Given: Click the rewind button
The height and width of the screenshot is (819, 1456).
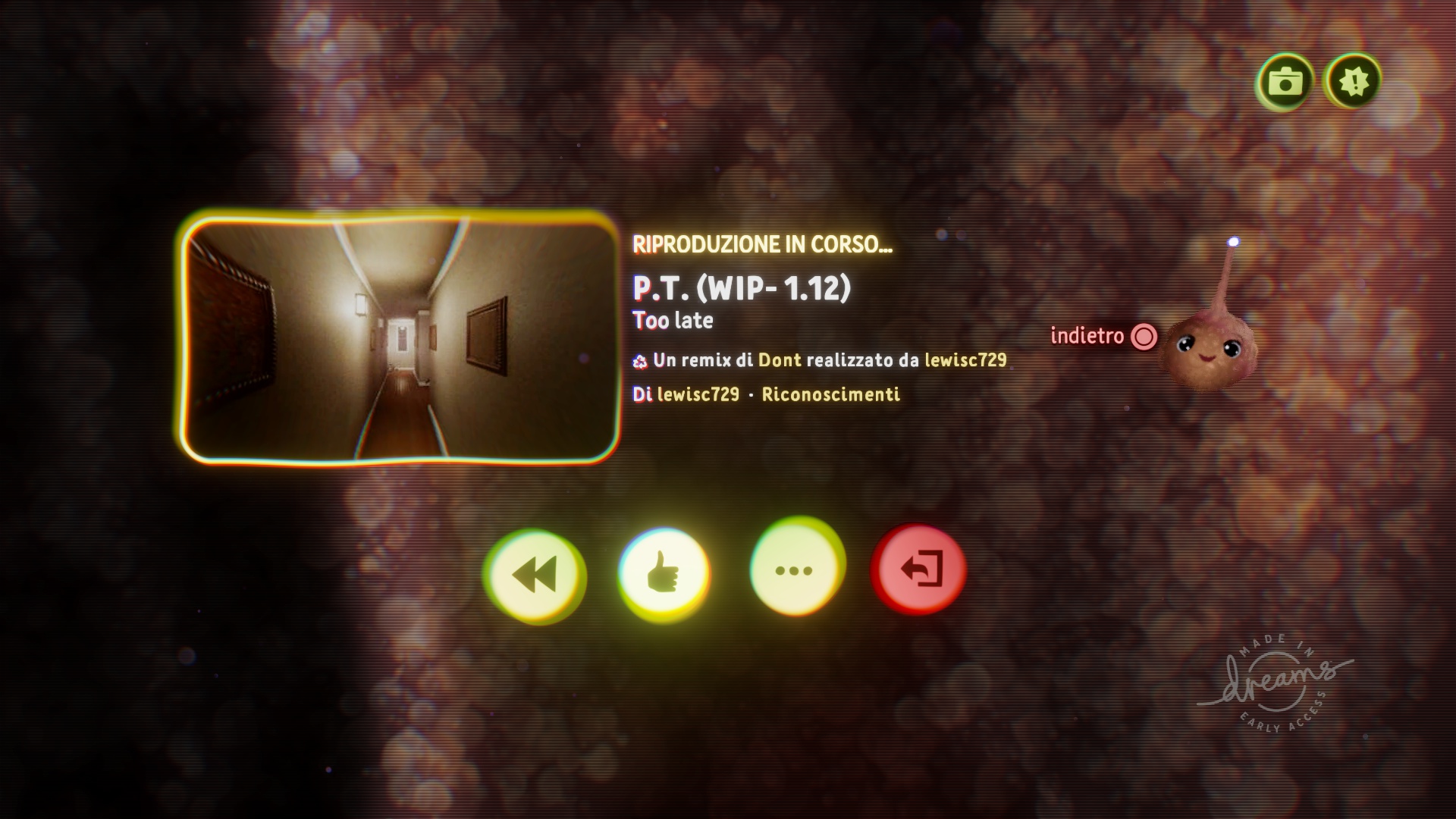Looking at the screenshot, I should point(535,573).
